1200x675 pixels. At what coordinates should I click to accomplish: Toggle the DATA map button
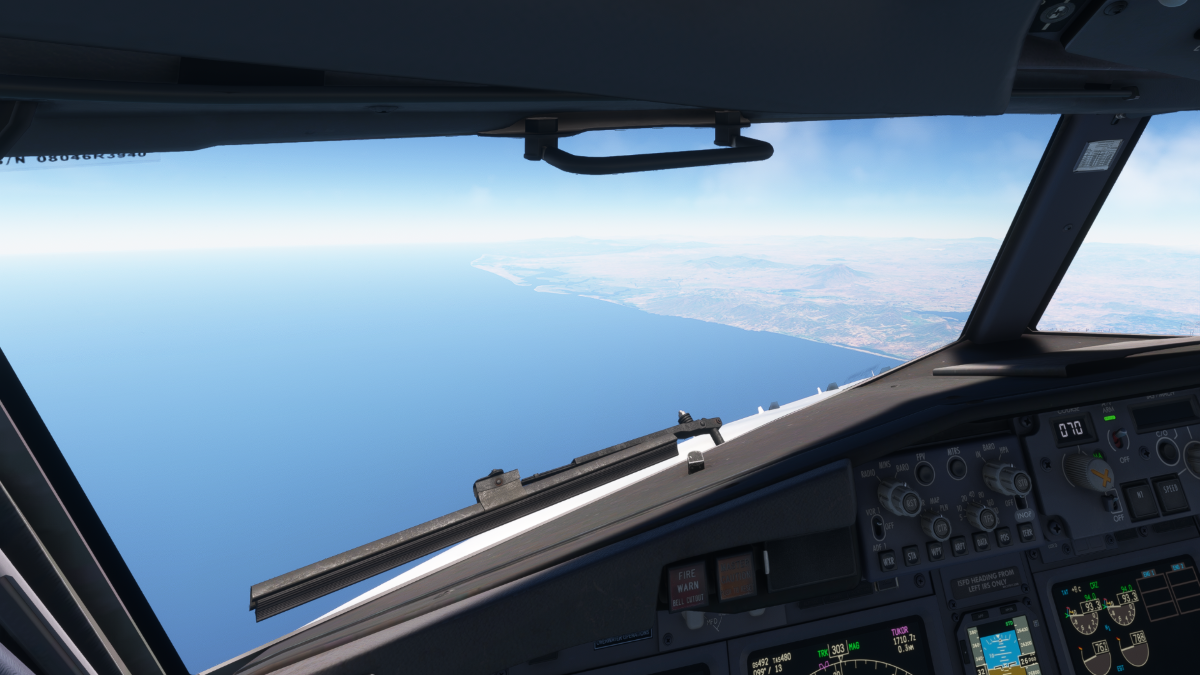[981, 540]
